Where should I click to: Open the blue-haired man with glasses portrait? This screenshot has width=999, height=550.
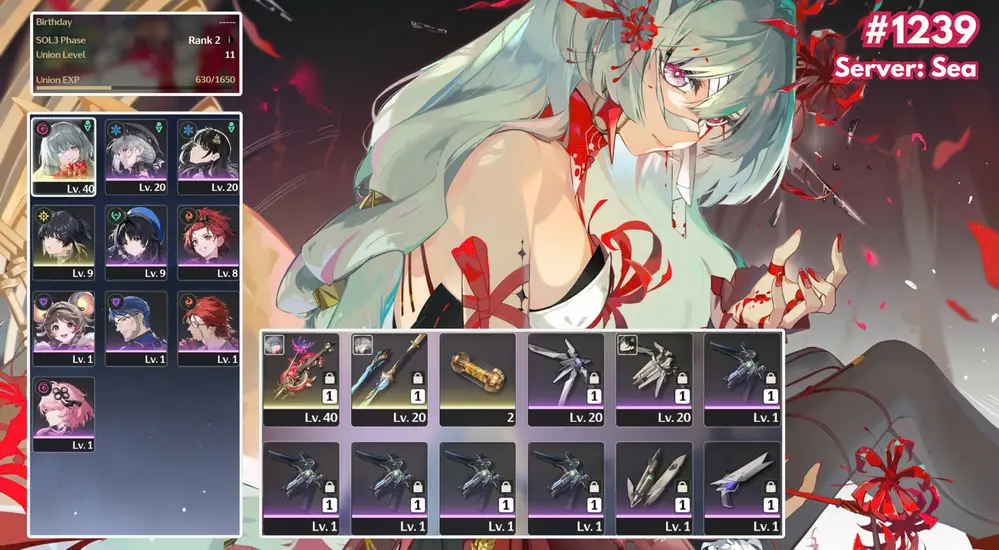(x=137, y=327)
